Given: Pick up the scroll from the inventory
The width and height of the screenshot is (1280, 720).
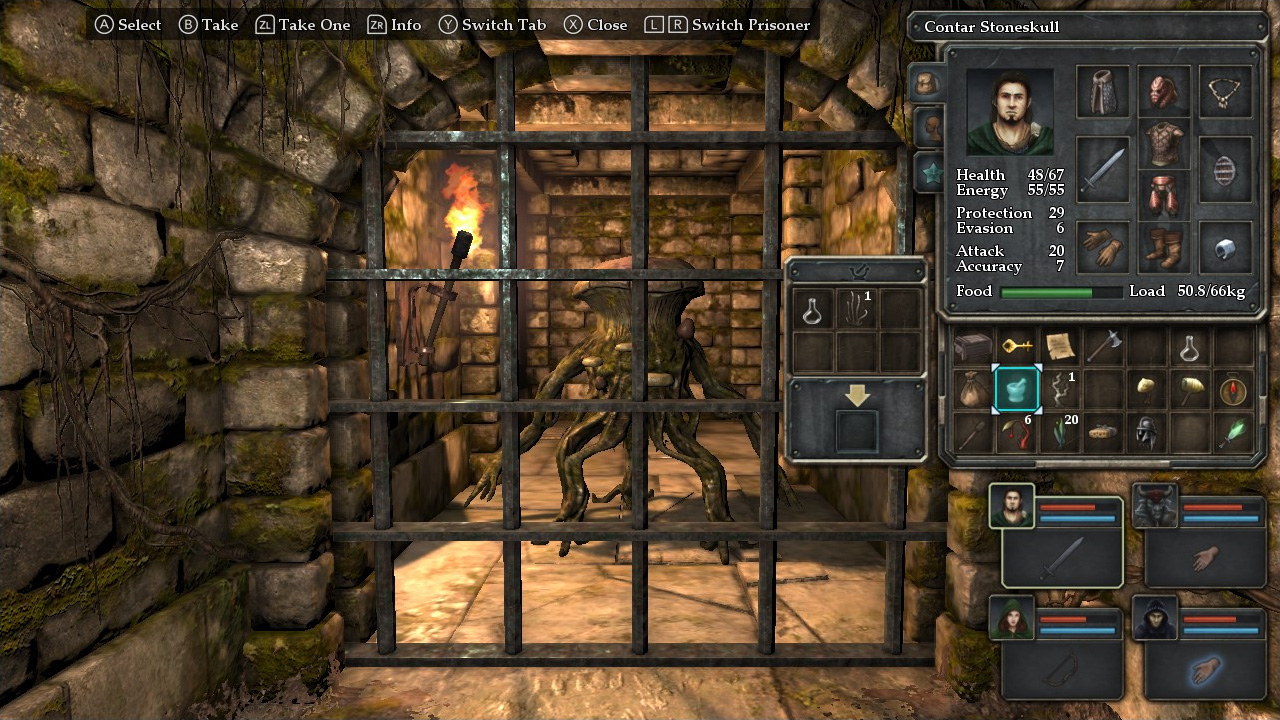Looking at the screenshot, I should tap(1061, 346).
